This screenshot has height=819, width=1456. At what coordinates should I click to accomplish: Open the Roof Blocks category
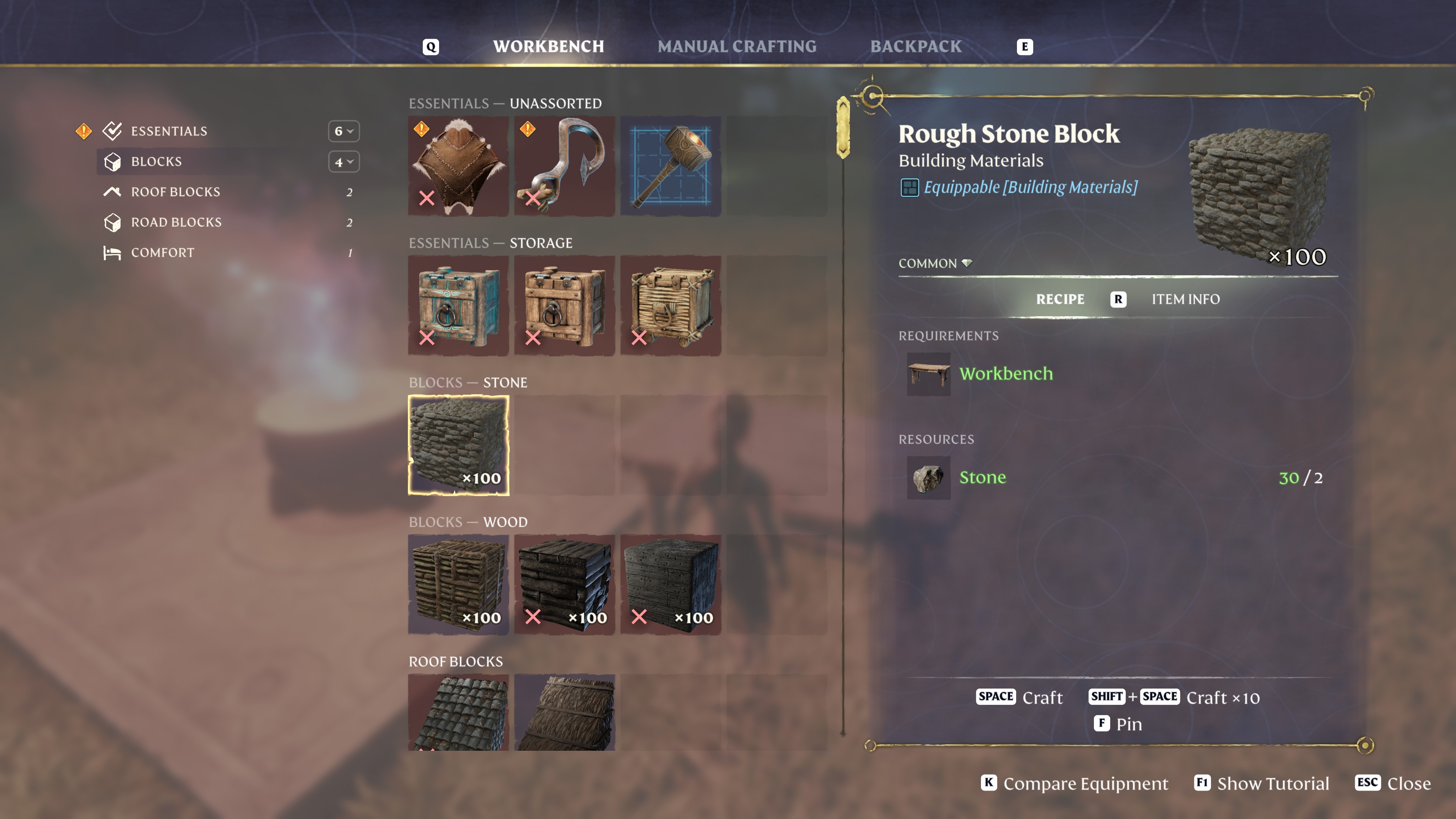pos(175,192)
